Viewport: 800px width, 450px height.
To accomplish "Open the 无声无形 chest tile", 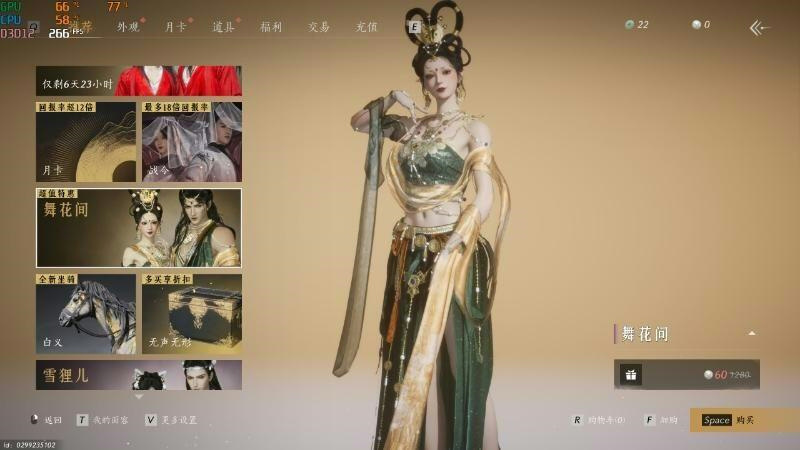I will (x=191, y=313).
